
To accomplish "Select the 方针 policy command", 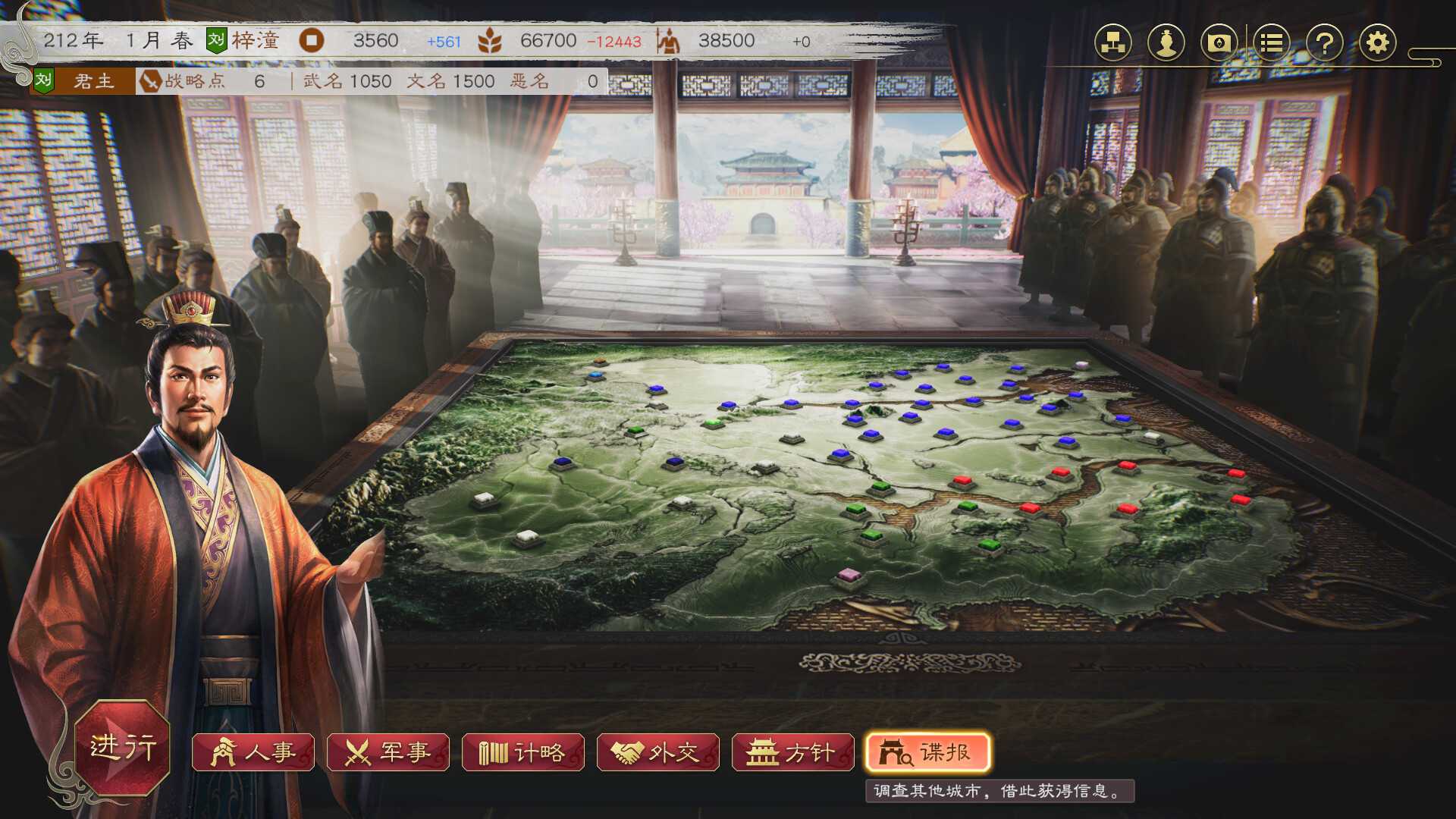I will pyautogui.click(x=792, y=752).
